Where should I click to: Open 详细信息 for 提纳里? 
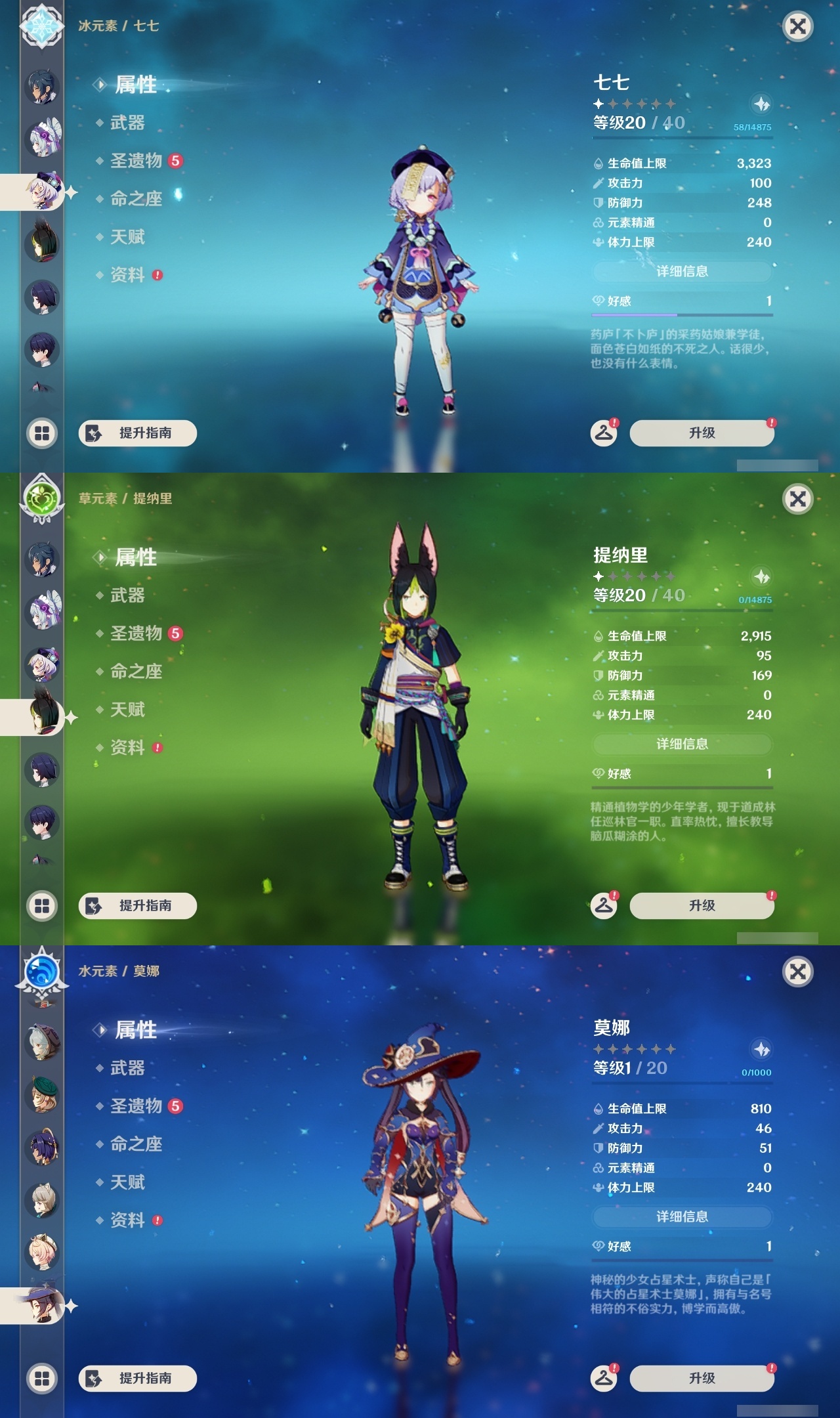682,744
